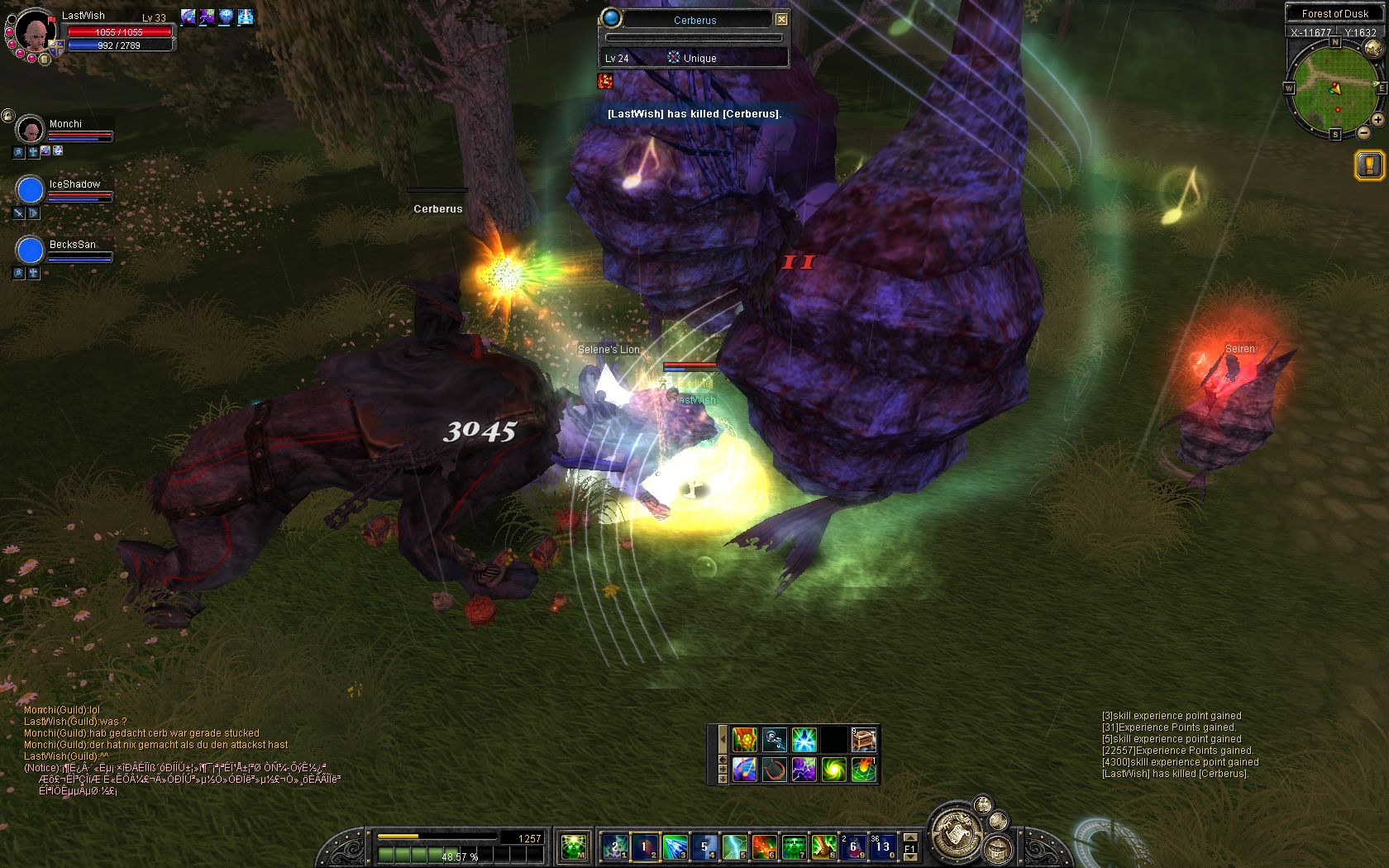Image resolution: width=1389 pixels, height=868 pixels.
Task: Activate the green swirl skill
Action: (x=834, y=770)
